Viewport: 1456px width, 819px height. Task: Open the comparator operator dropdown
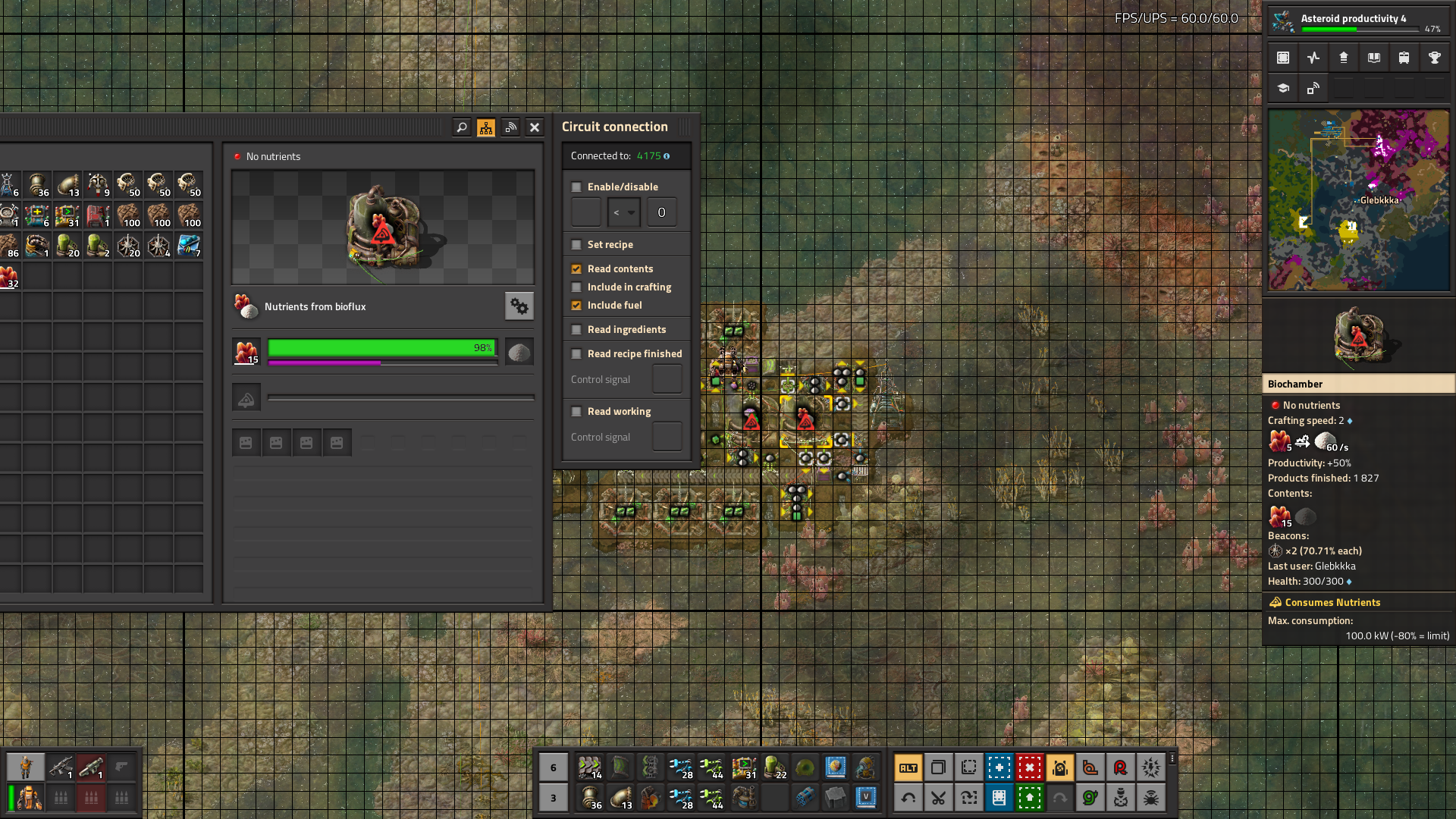624,213
